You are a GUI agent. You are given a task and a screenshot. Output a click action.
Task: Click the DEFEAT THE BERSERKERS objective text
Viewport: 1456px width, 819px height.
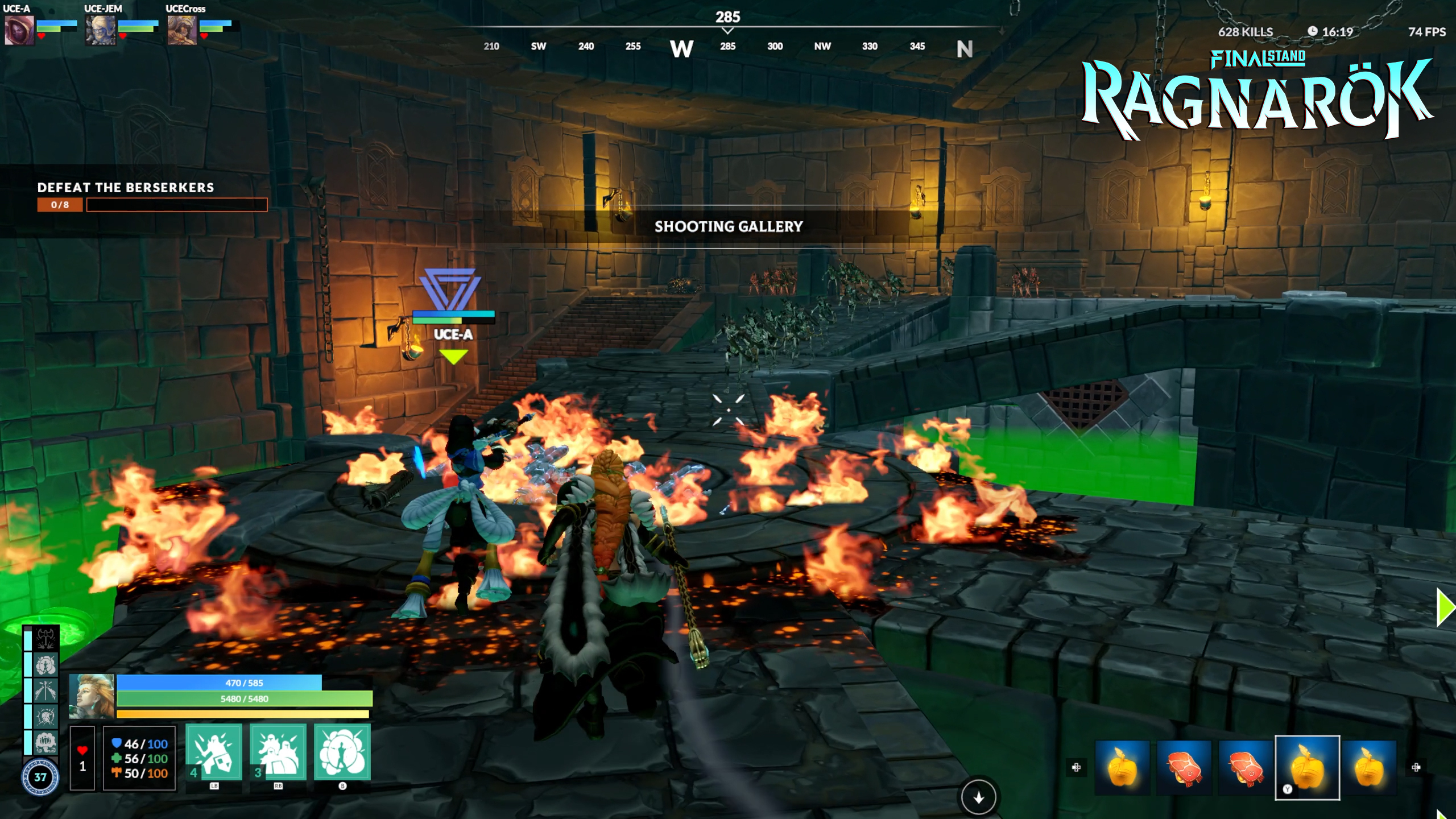pos(125,188)
